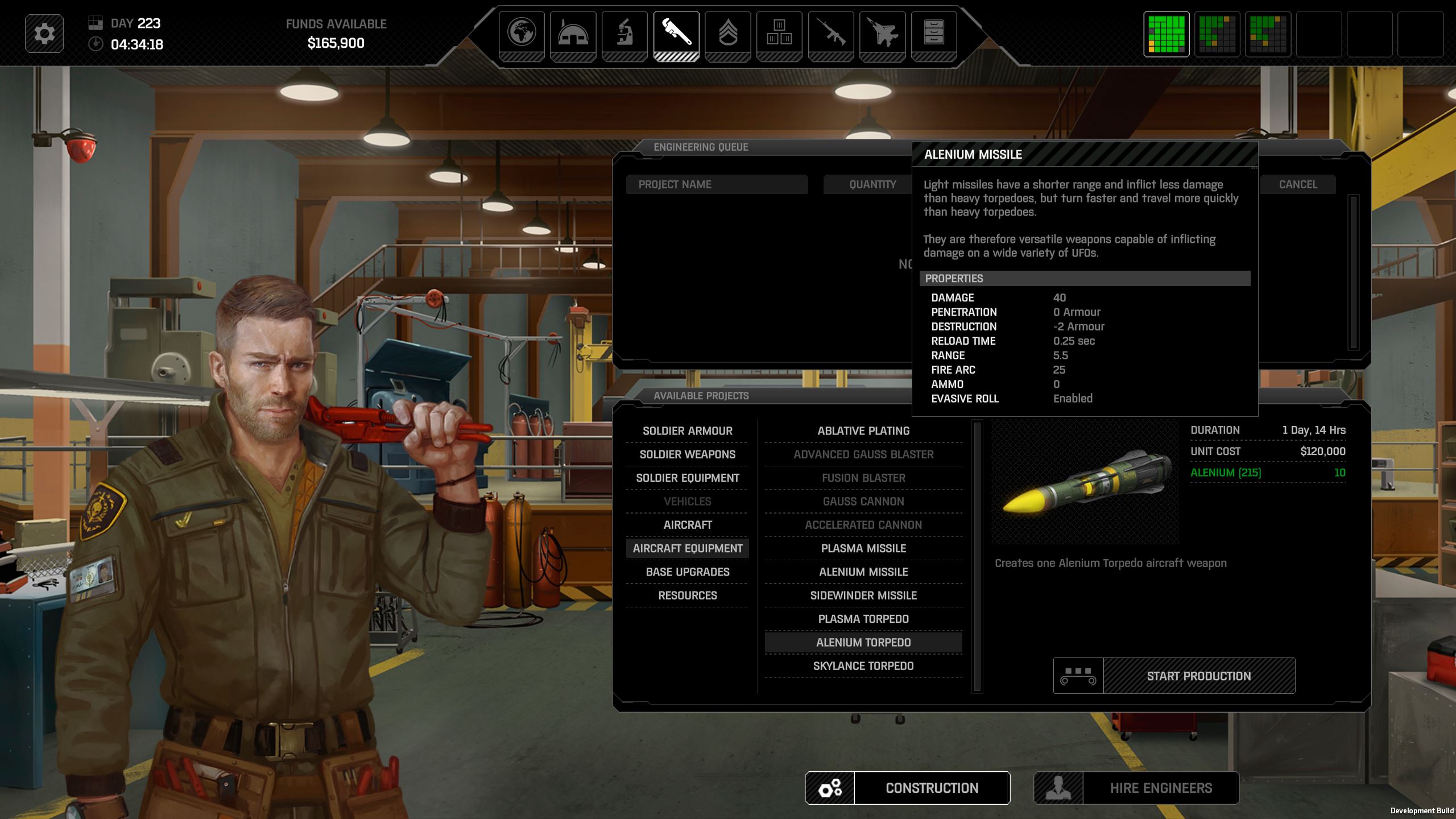This screenshot has height=819, width=1456.
Task: Show the Base Upgrades category
Action: pyautogui.click(x=687, y=572)
